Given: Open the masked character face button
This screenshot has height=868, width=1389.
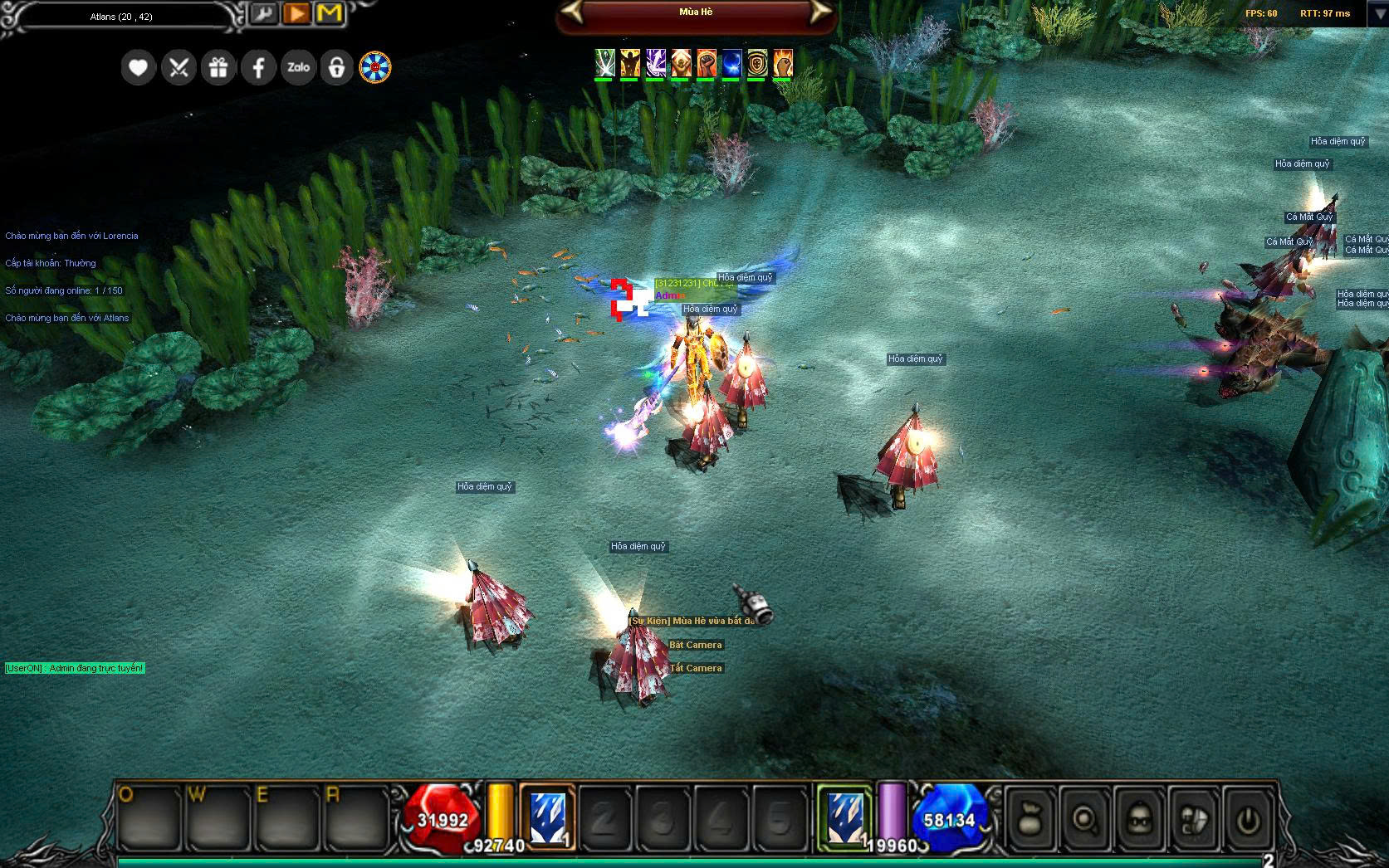Looking at the screenshot, I should (x=1138, y=819).
